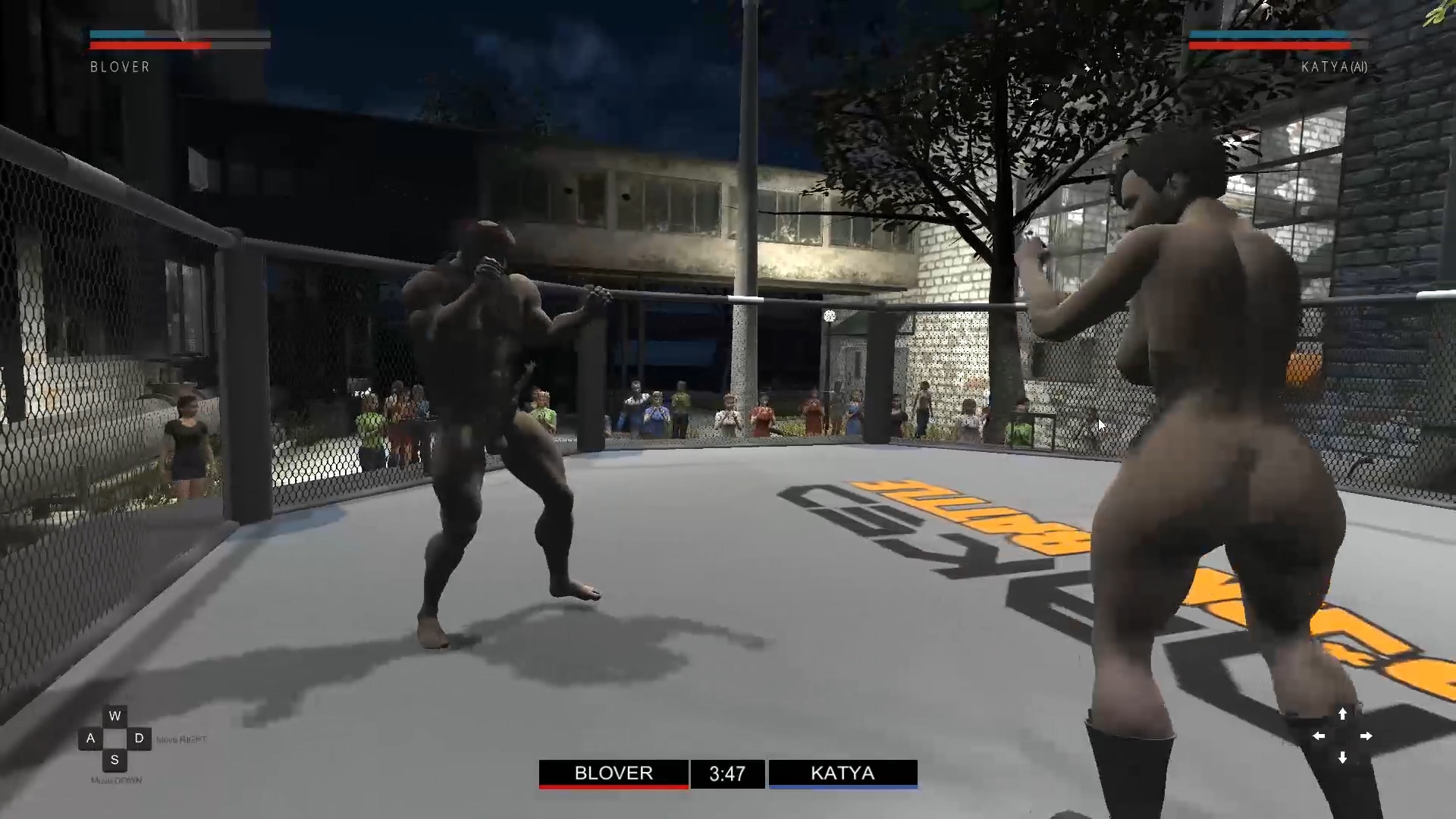Select the KATYA nameplate on the scoreboard

tap(843, 773)
